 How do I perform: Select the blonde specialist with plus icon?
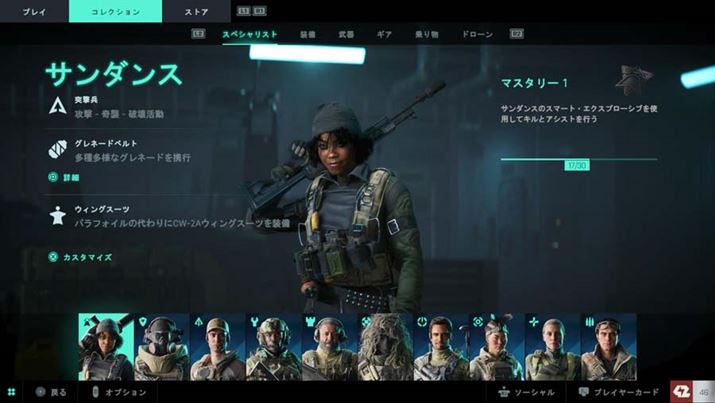[553, 346]
